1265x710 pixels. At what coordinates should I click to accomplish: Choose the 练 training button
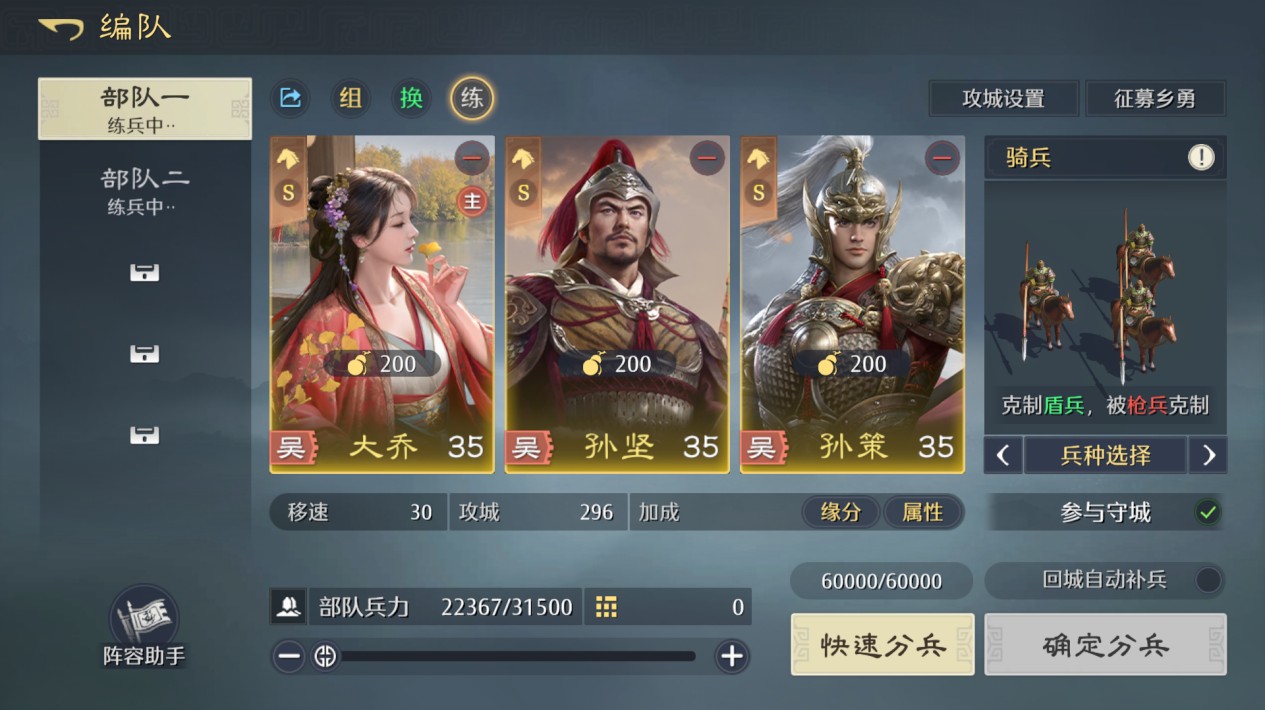coord(472,98)
